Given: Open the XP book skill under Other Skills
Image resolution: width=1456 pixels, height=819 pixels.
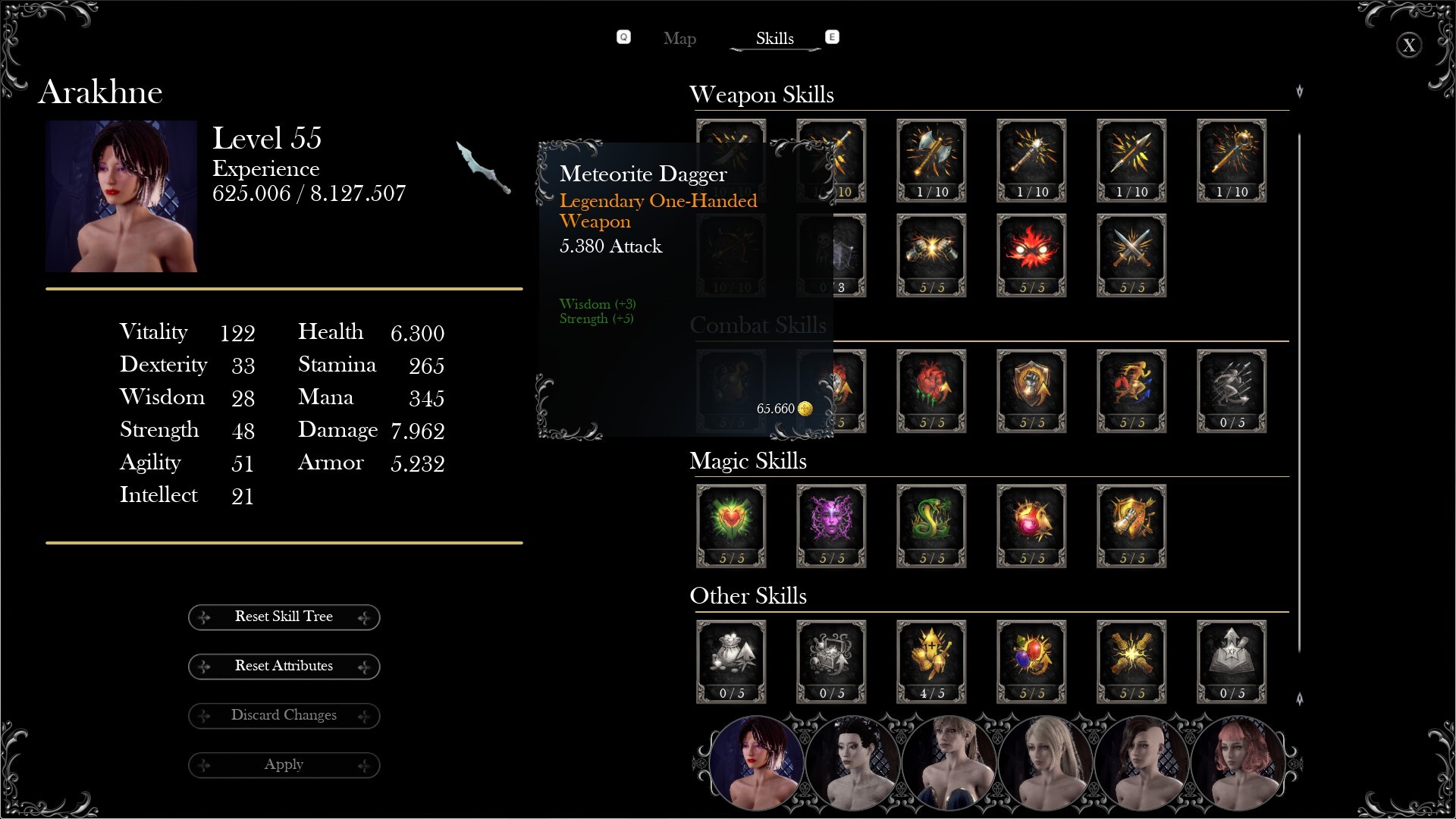Looking at the screenshot, I should click(1232, 661).
